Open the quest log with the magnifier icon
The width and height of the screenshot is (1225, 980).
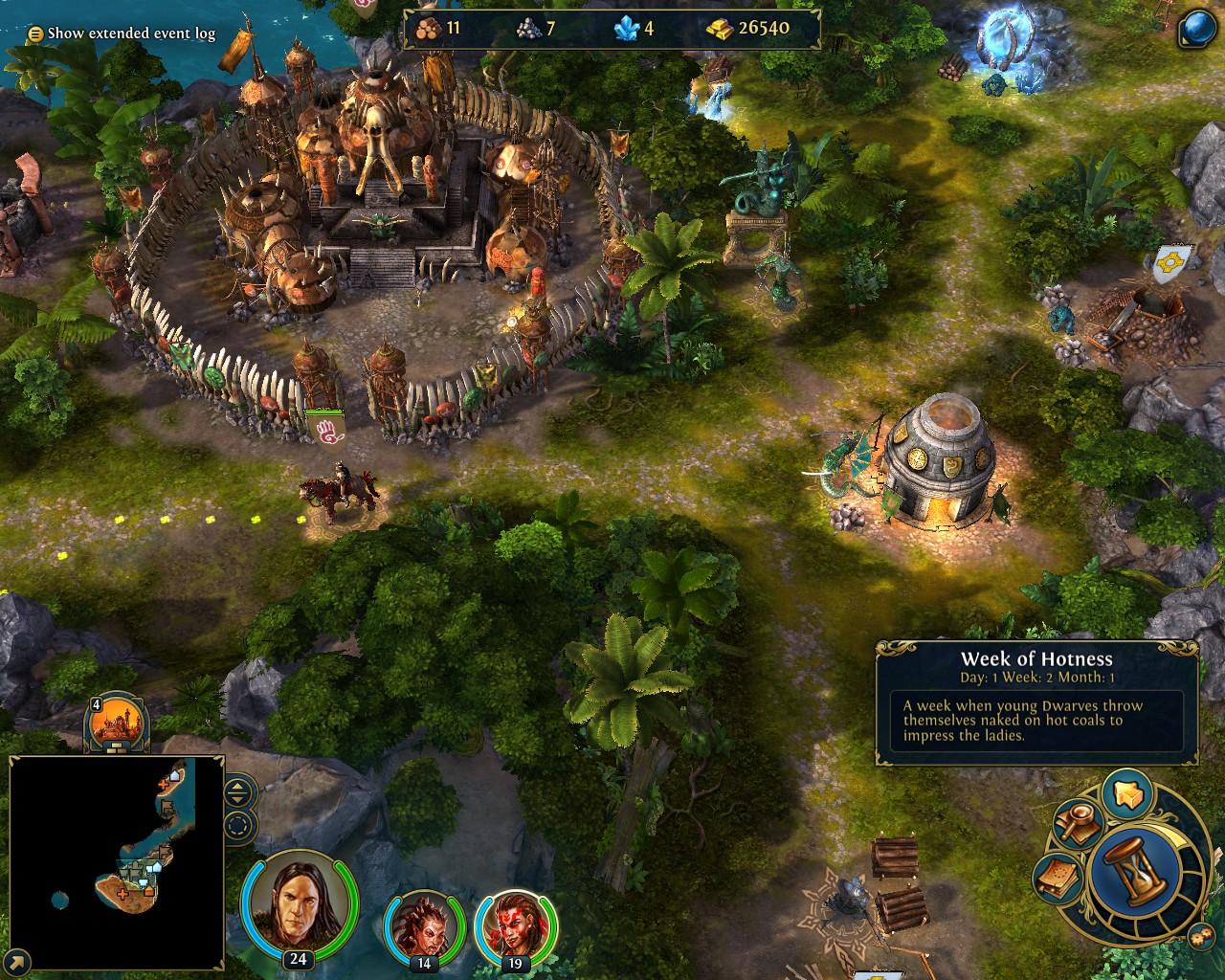coord(1079,824)
